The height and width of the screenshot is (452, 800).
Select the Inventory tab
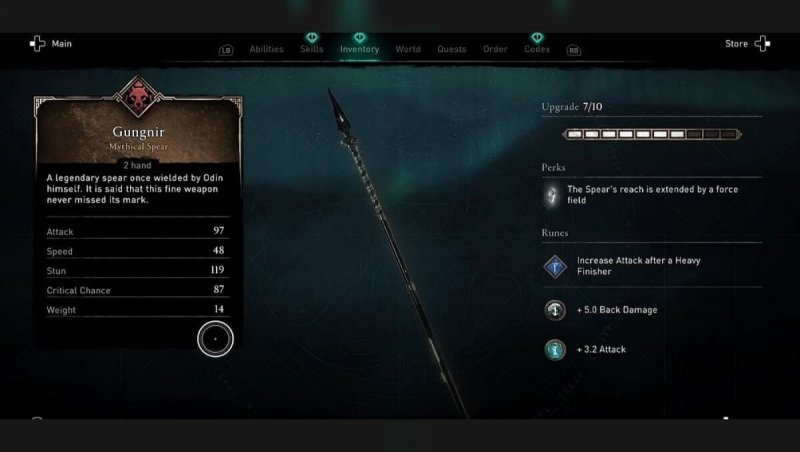(x=359, y=49)
